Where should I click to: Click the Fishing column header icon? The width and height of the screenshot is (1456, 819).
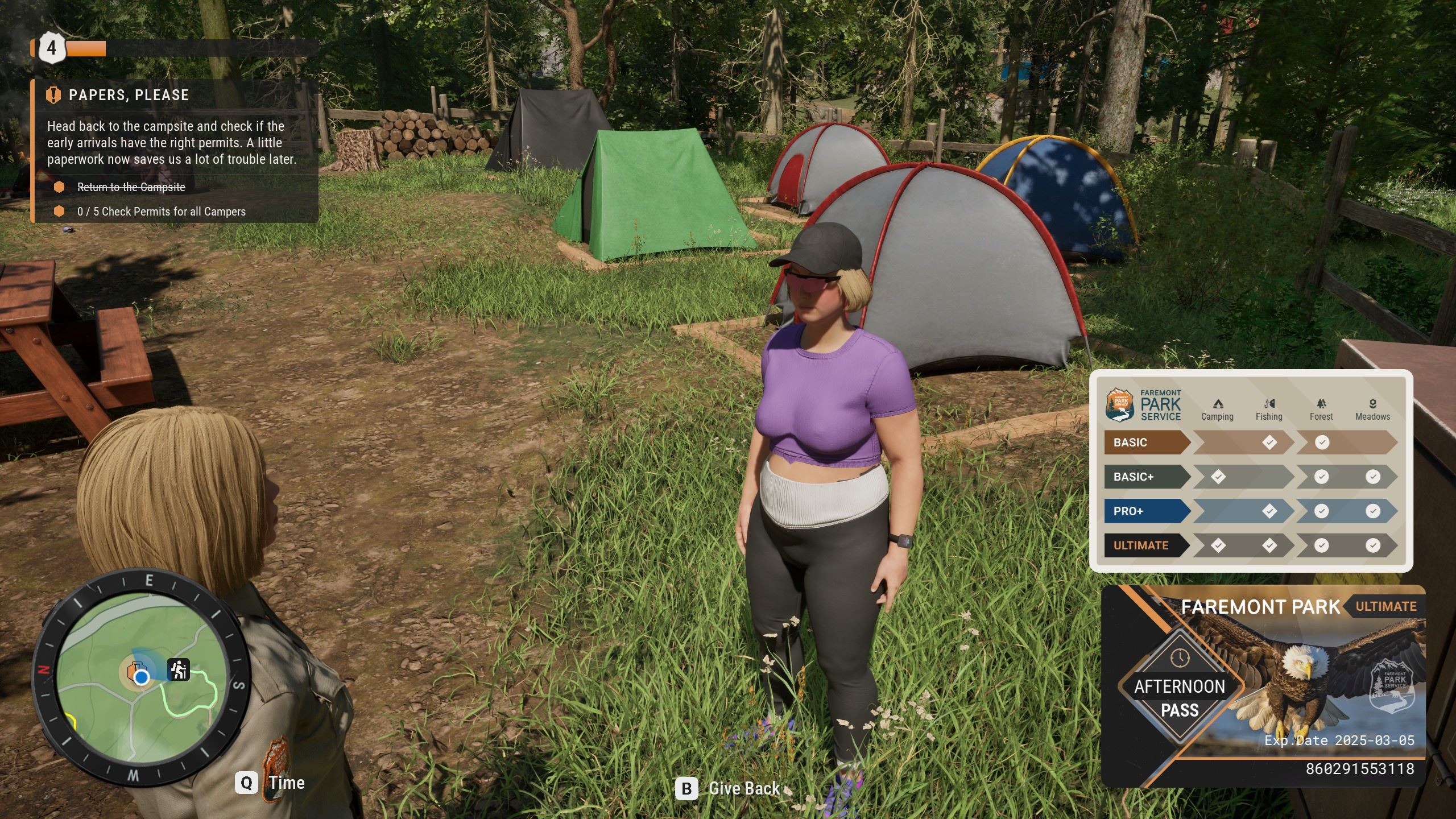click(x=1269, y=404)
